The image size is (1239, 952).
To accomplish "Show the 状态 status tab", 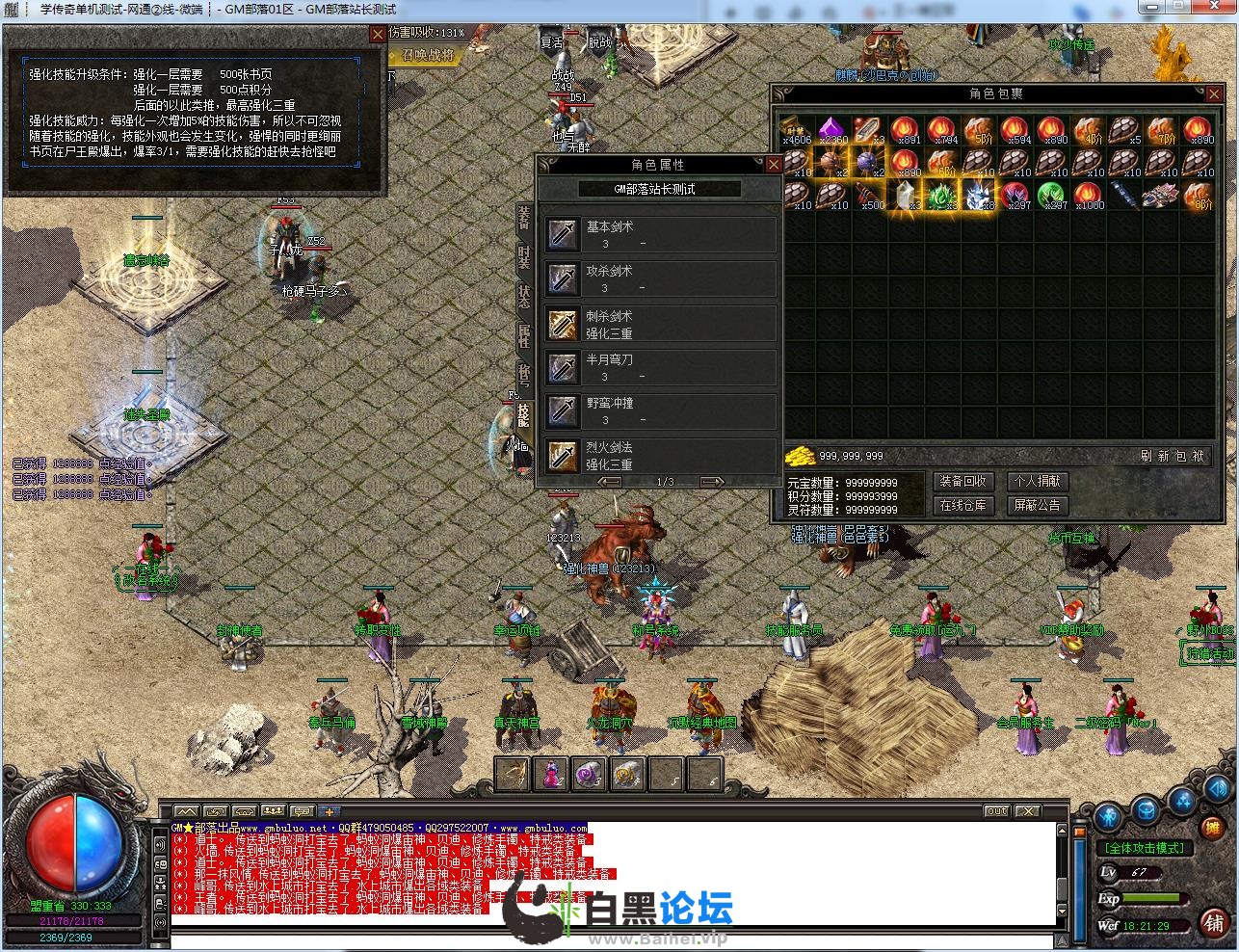I will (524, 296).
